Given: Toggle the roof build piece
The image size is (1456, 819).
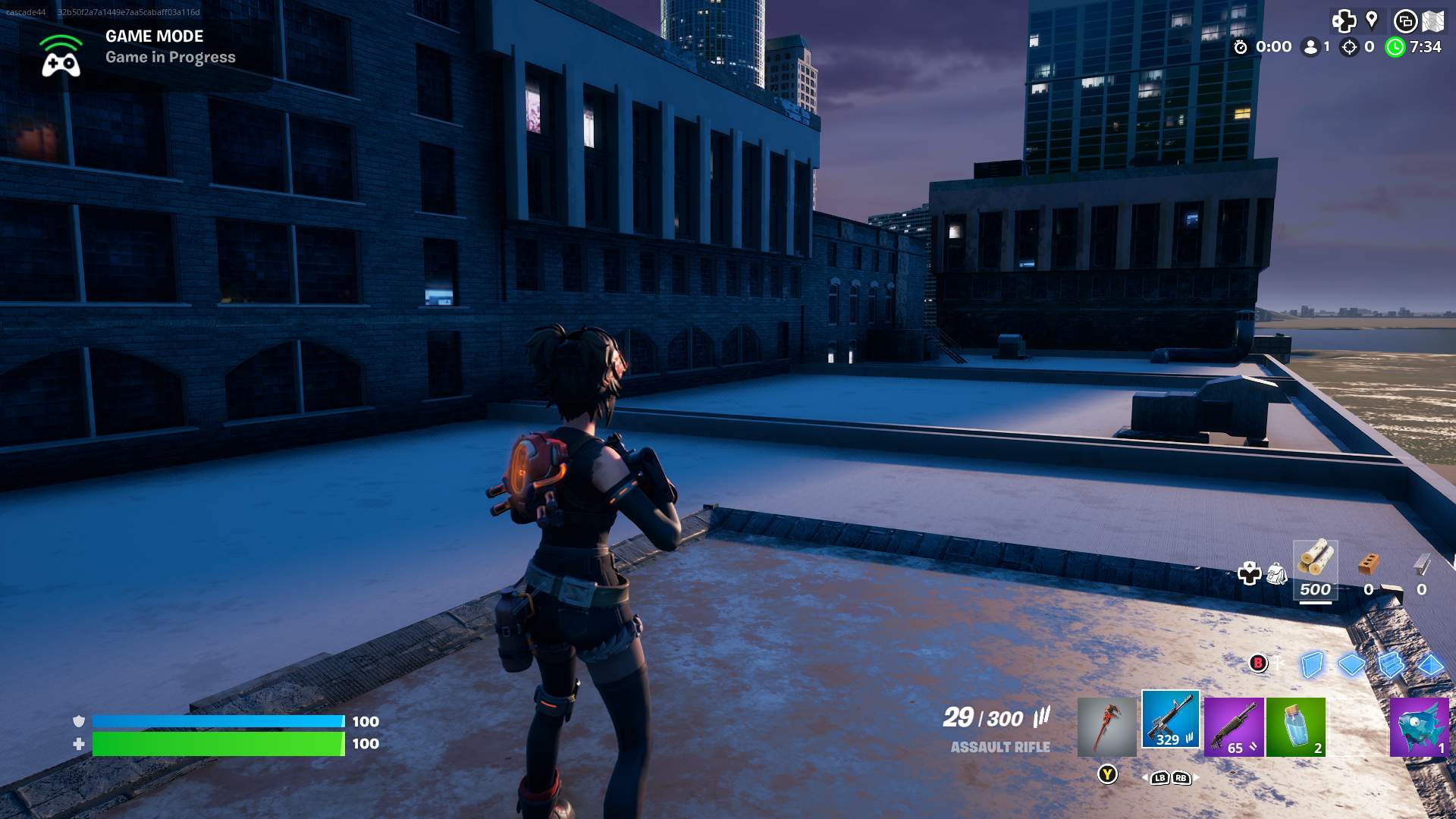Looking at the screenshot, I should (1432, 666).
